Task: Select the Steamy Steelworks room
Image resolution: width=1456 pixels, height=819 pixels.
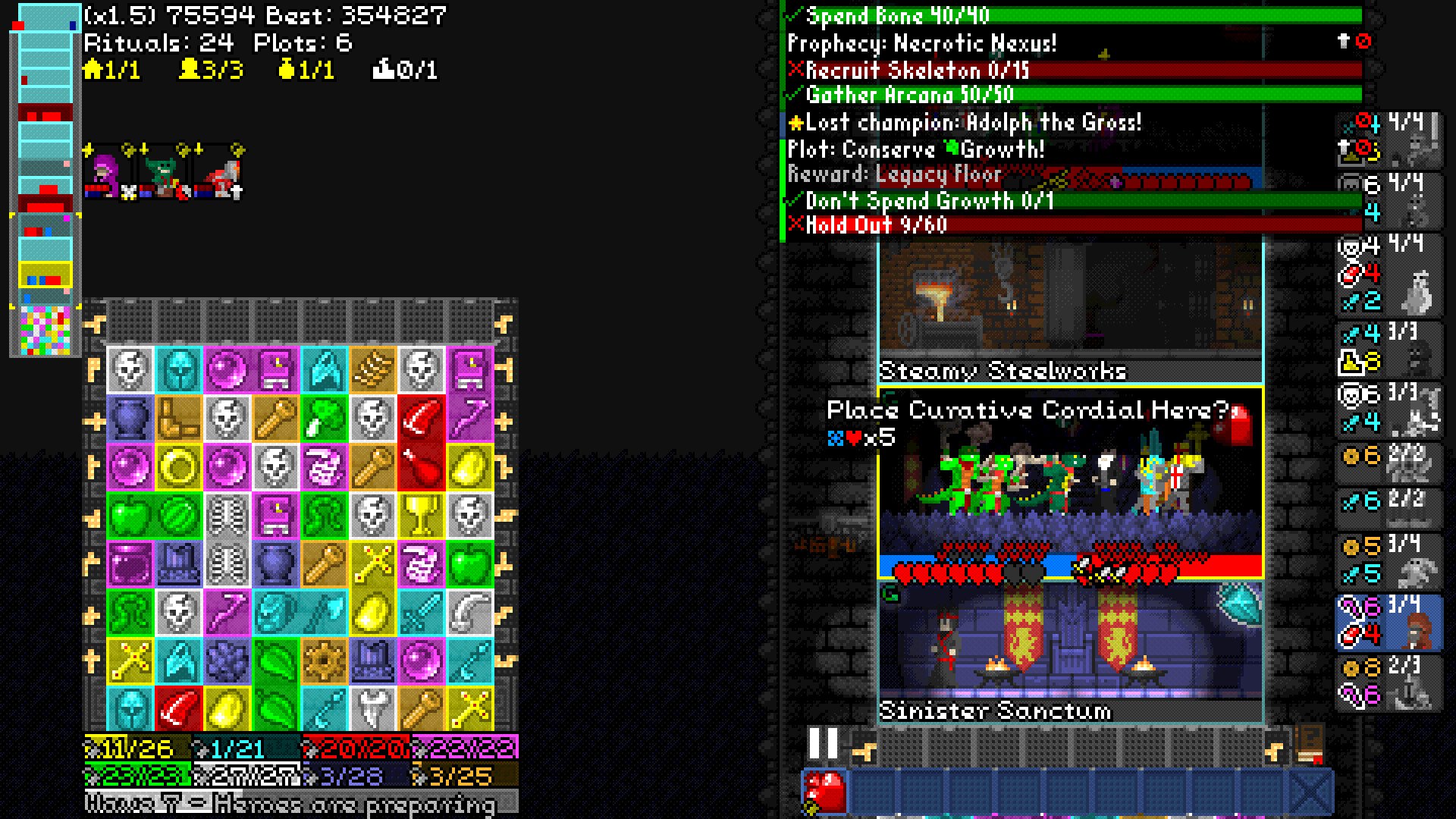Action: tap(1070, 311)
